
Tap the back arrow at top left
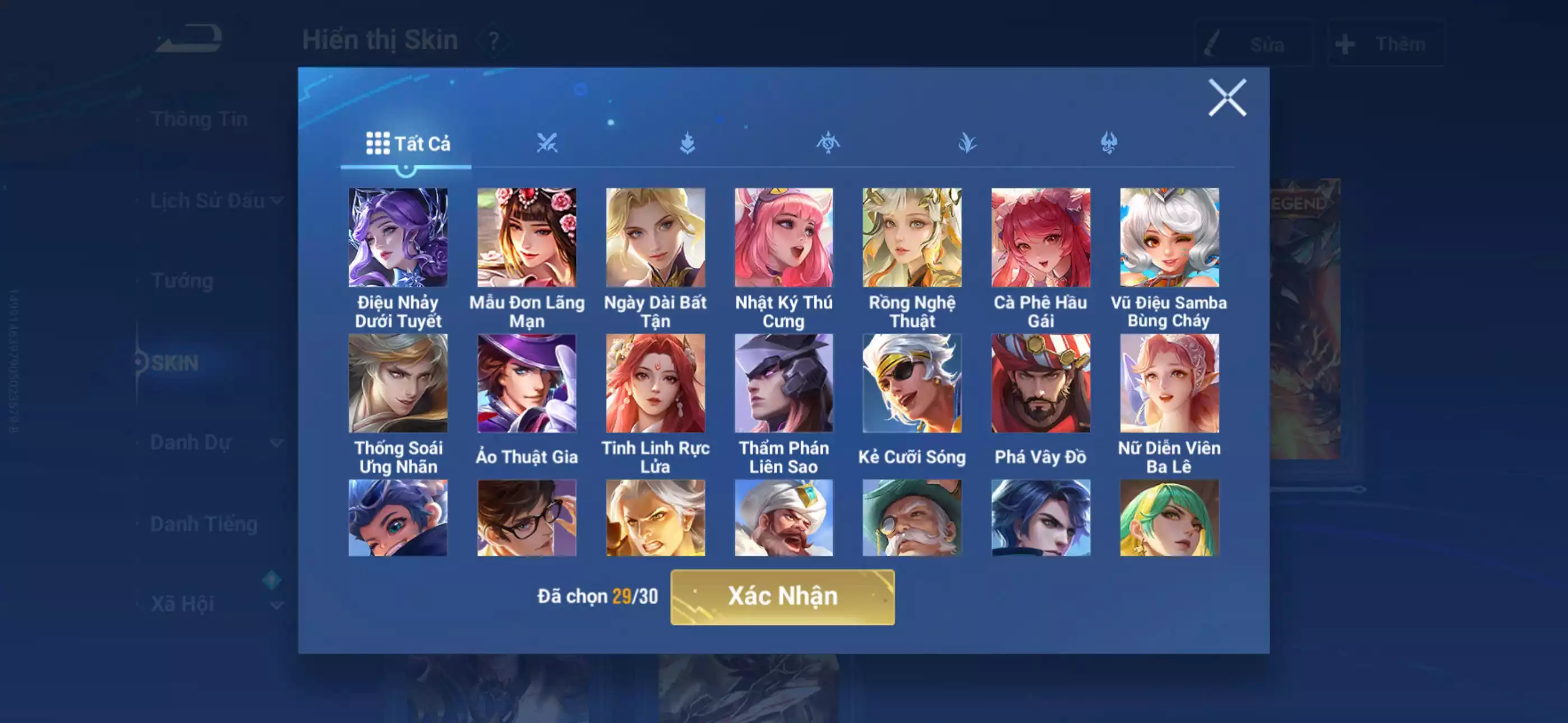point(188,38)
